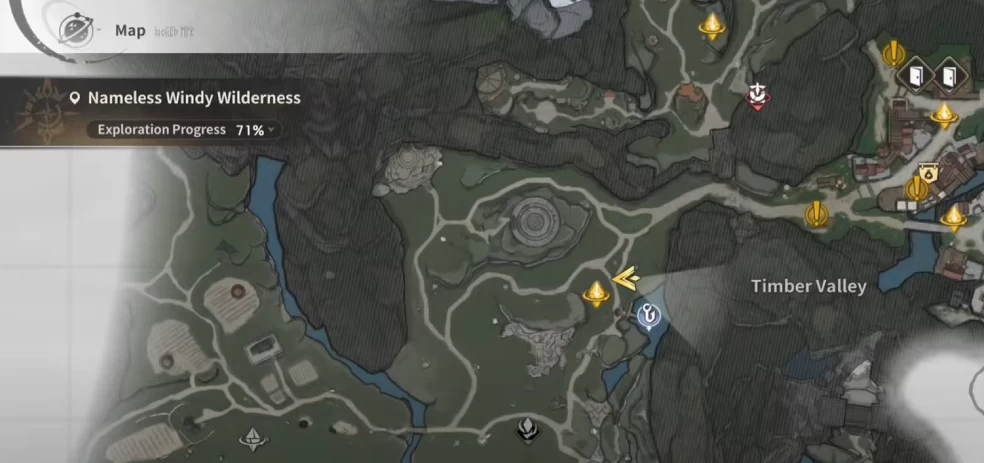Click the grey diamond marker near the farm fields
This screenshot has width=984, height=463.
(x=254, y=437)
